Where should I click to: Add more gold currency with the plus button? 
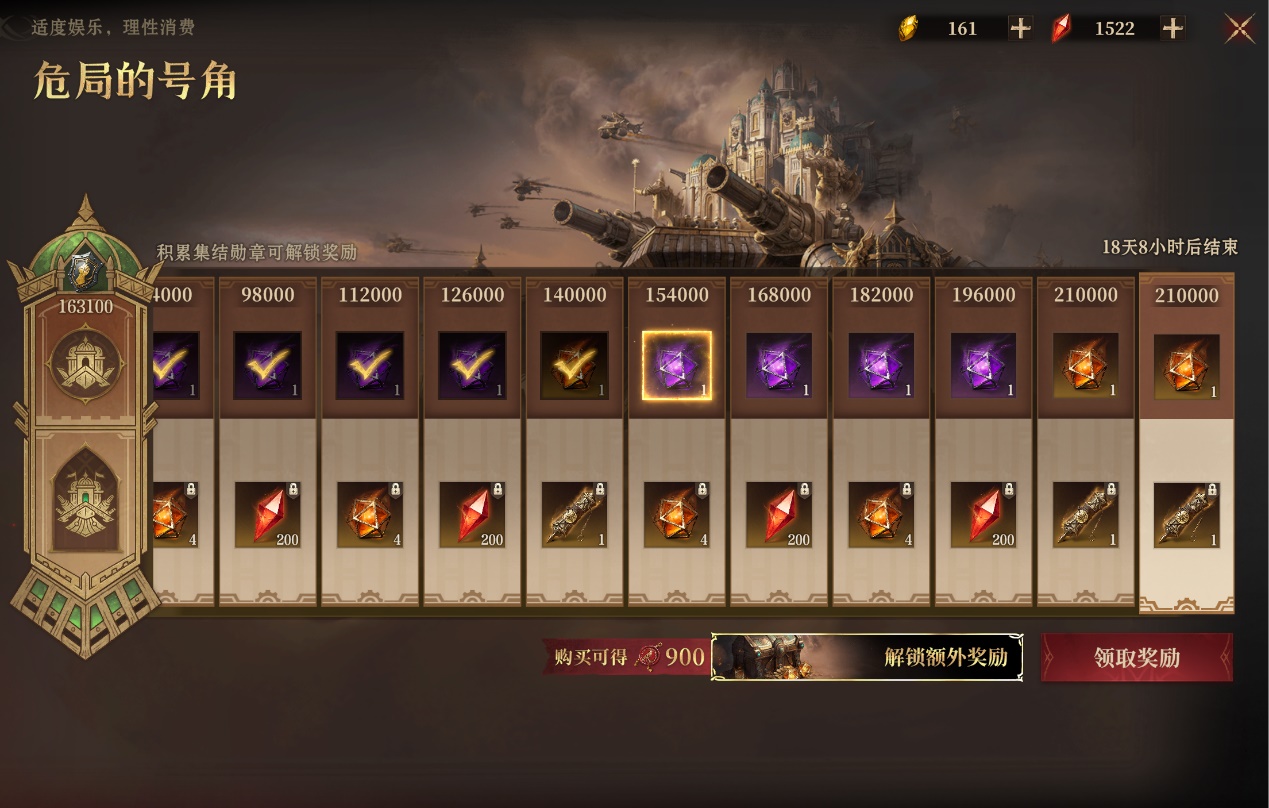(x=1020, y=29)
